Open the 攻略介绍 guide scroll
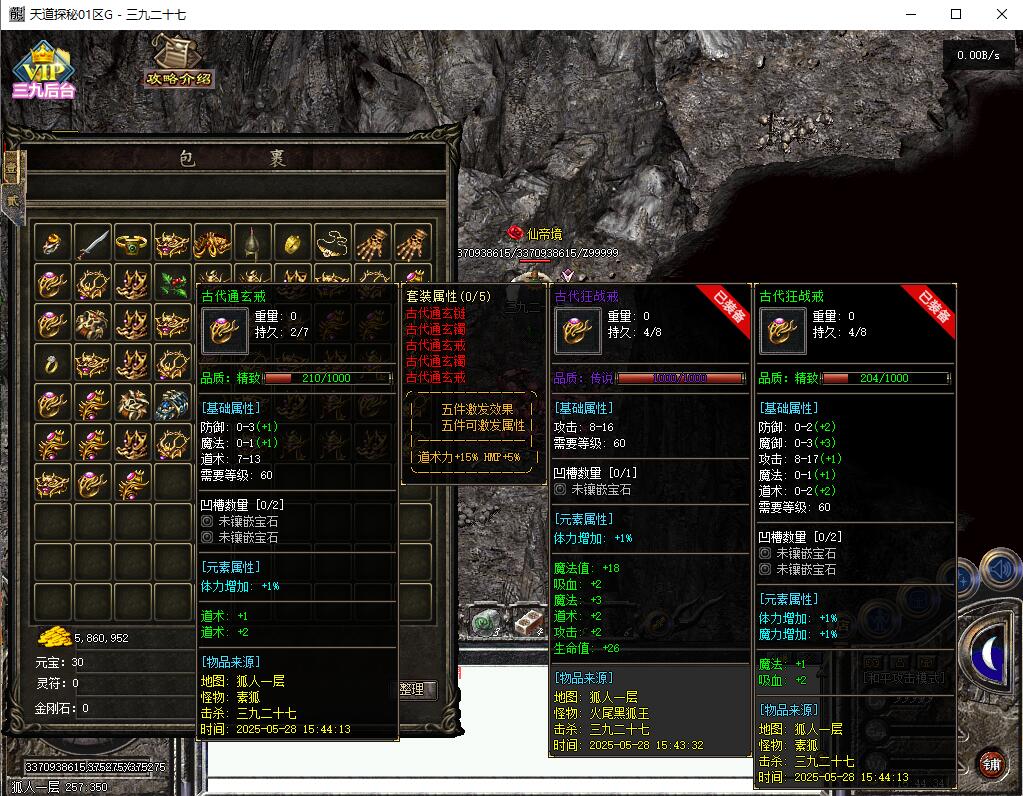This screenshot has width=1023, height=796. (x=179, y=62)
